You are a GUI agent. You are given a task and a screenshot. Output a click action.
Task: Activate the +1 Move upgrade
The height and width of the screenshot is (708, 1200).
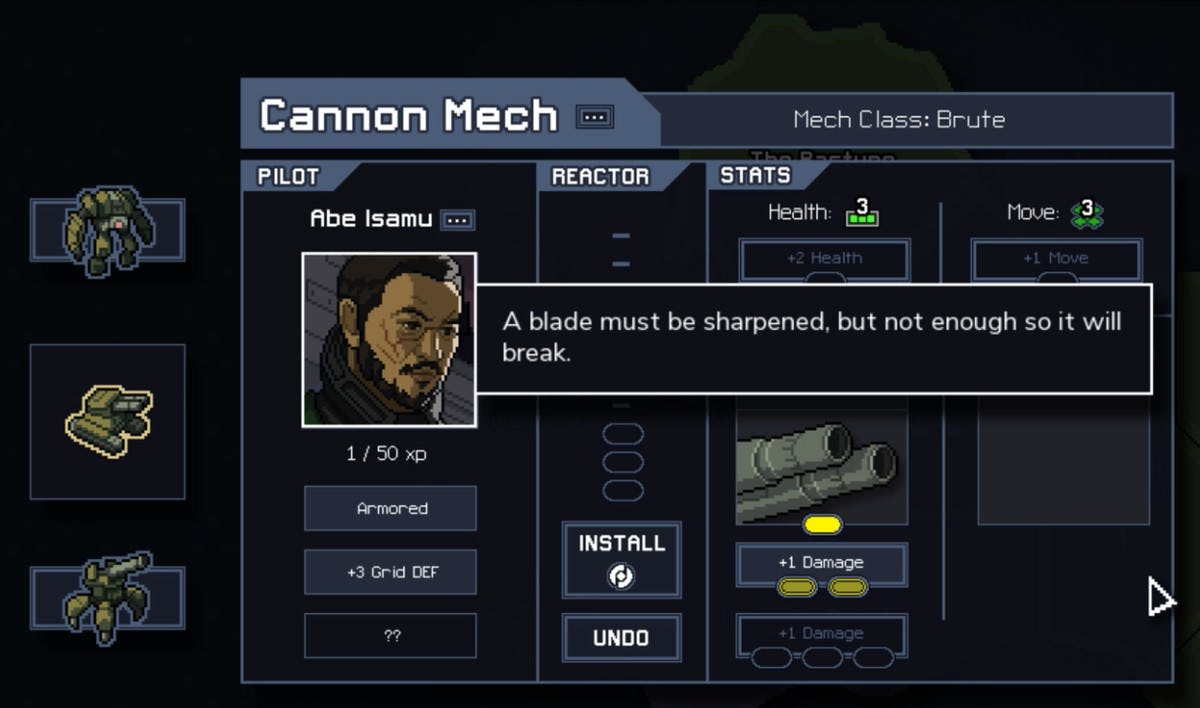[x=1056, y=259]
